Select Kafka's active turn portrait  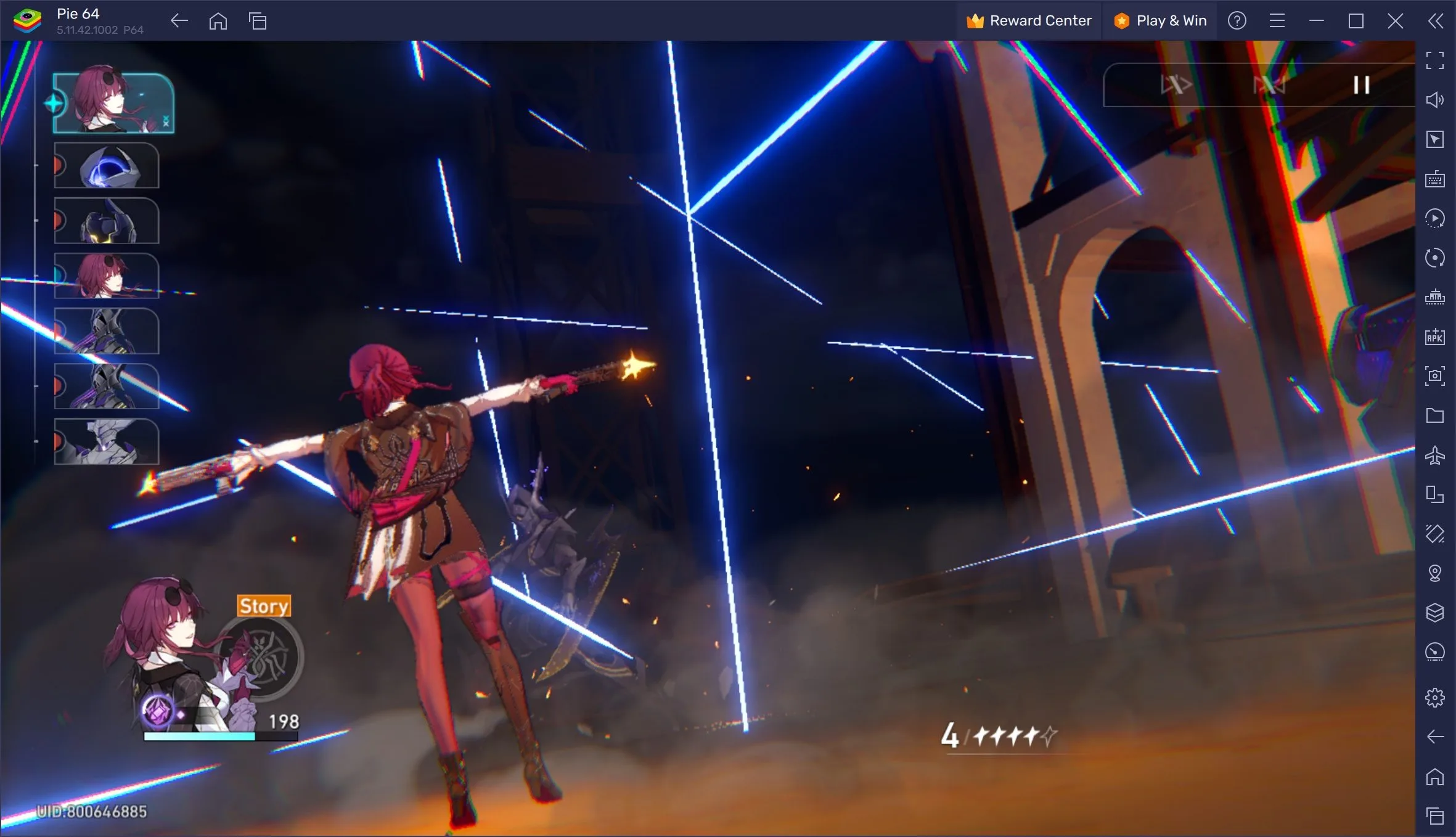(114, 103)
